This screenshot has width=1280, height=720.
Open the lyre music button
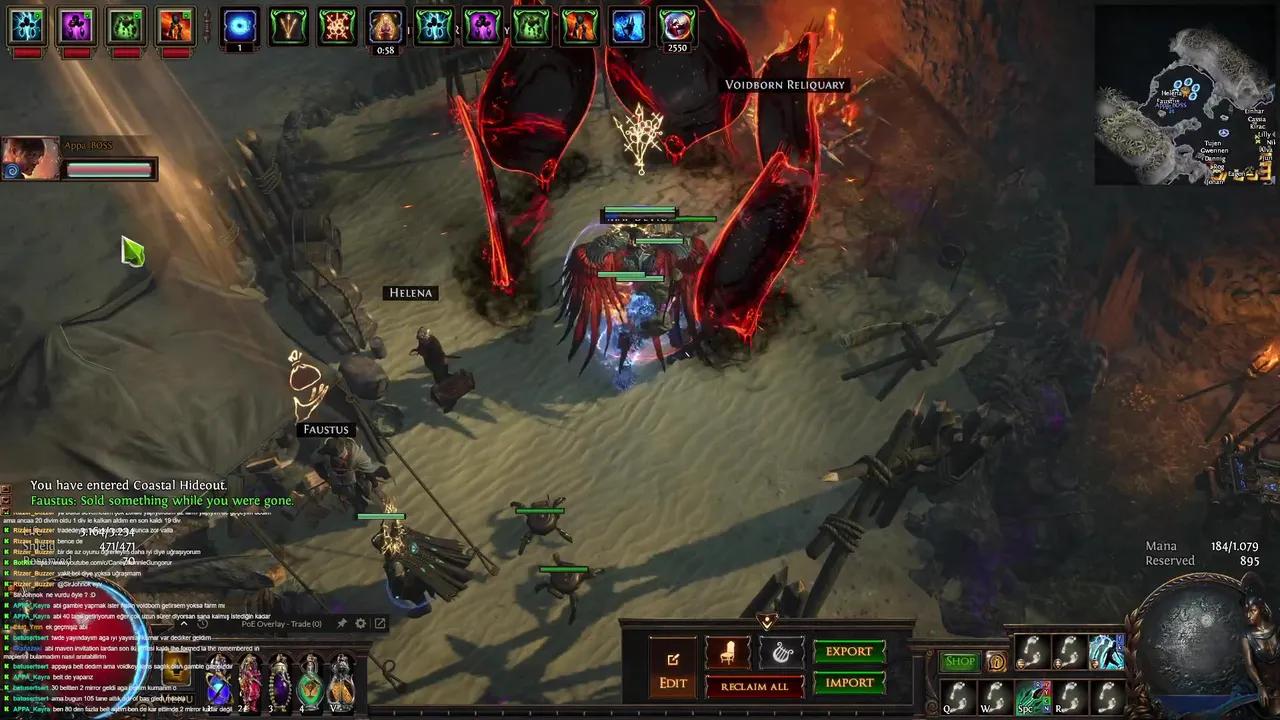(782, 653)
